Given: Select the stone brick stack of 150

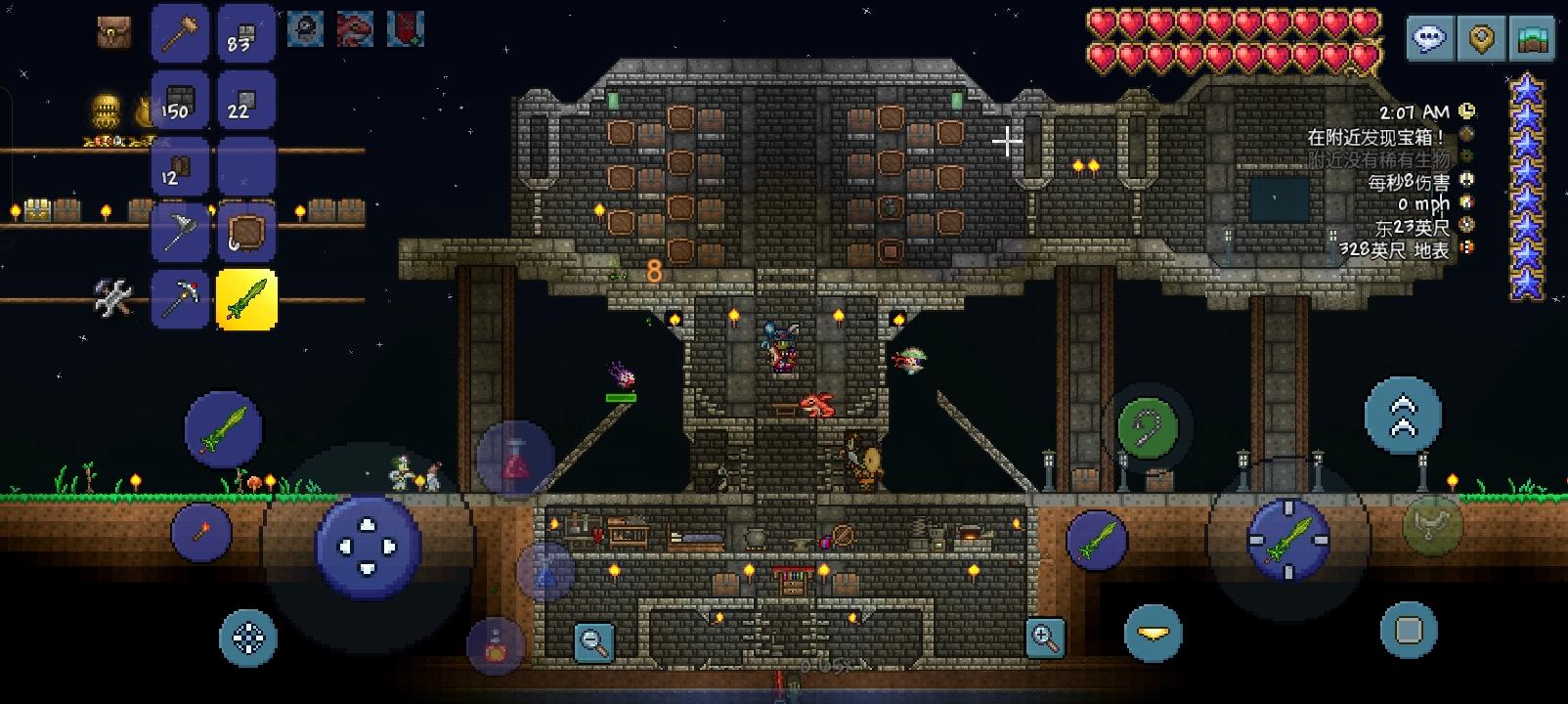Looking at the screenshot, I should click(x=180, y=100).
